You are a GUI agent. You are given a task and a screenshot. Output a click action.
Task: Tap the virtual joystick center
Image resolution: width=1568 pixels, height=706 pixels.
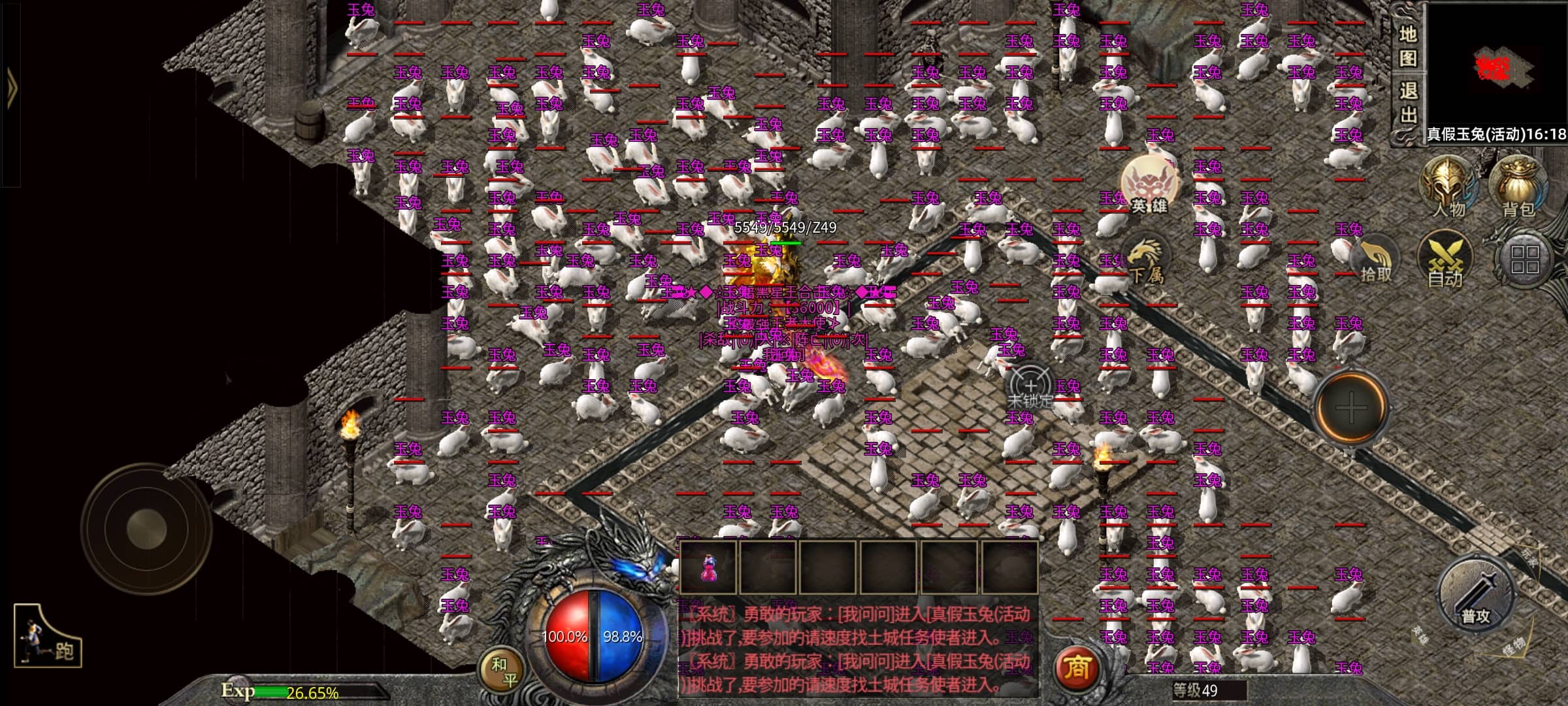(x=146, y=529)
